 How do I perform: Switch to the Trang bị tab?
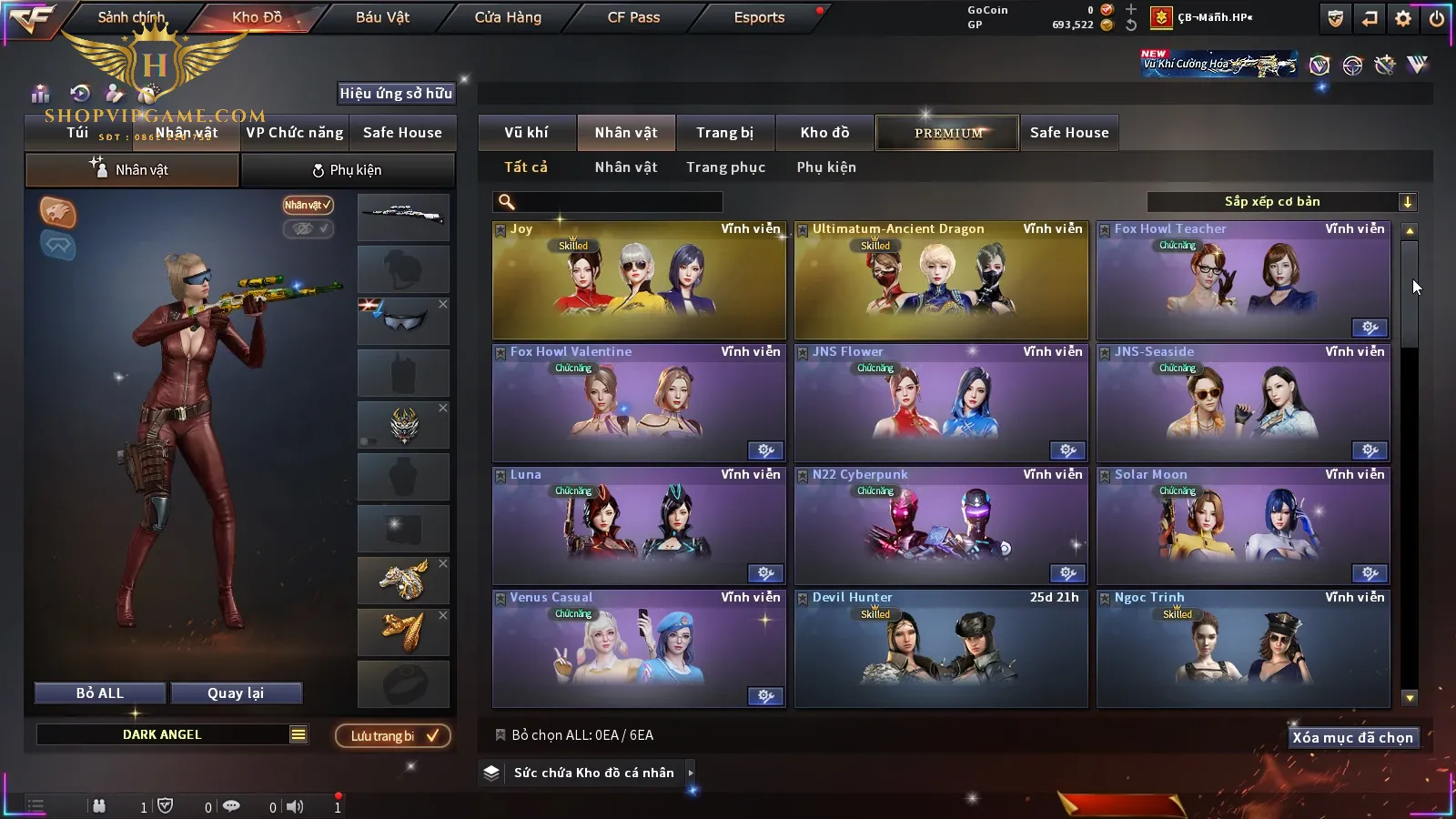724,133
